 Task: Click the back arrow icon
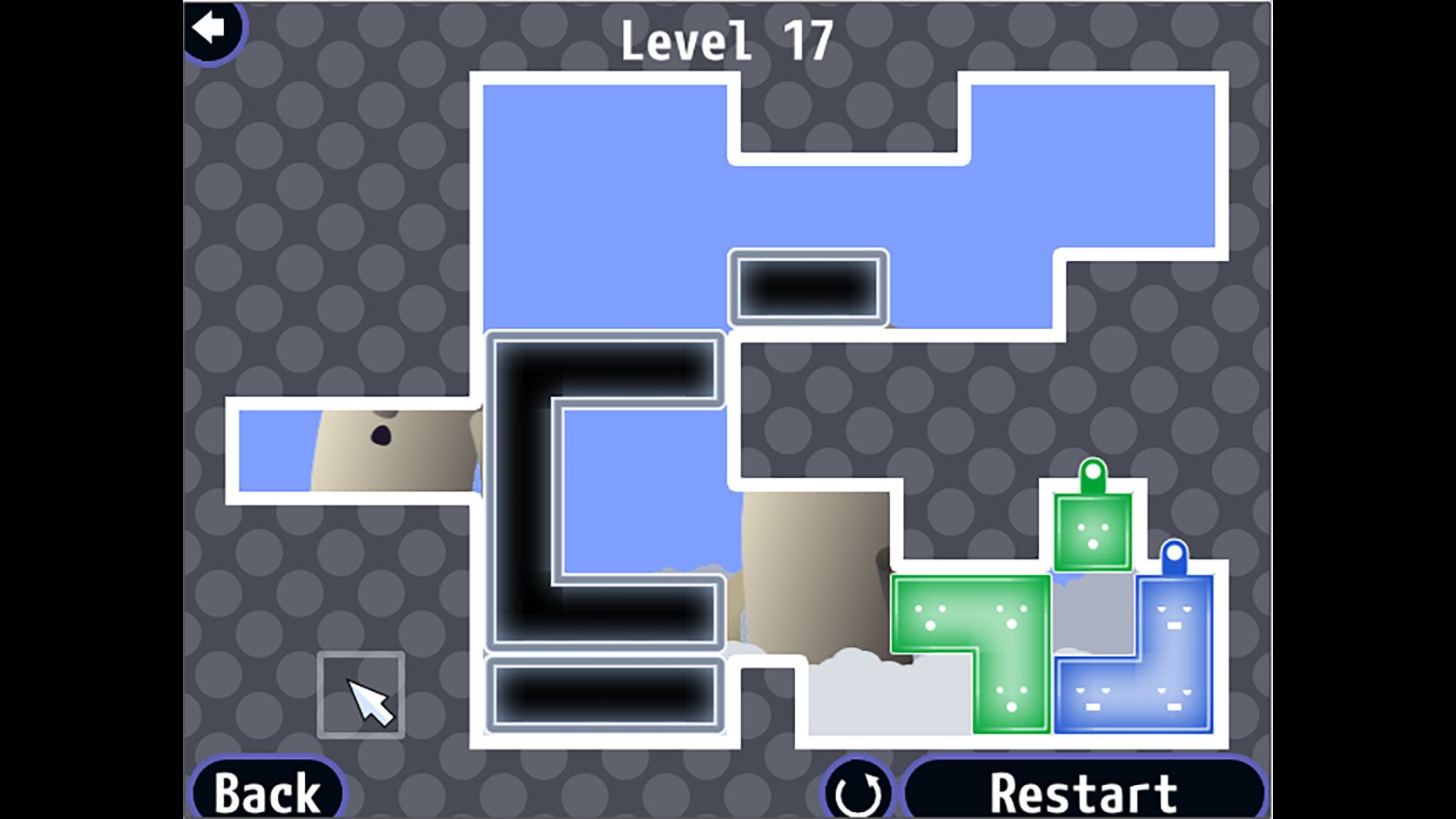[209, 29]
